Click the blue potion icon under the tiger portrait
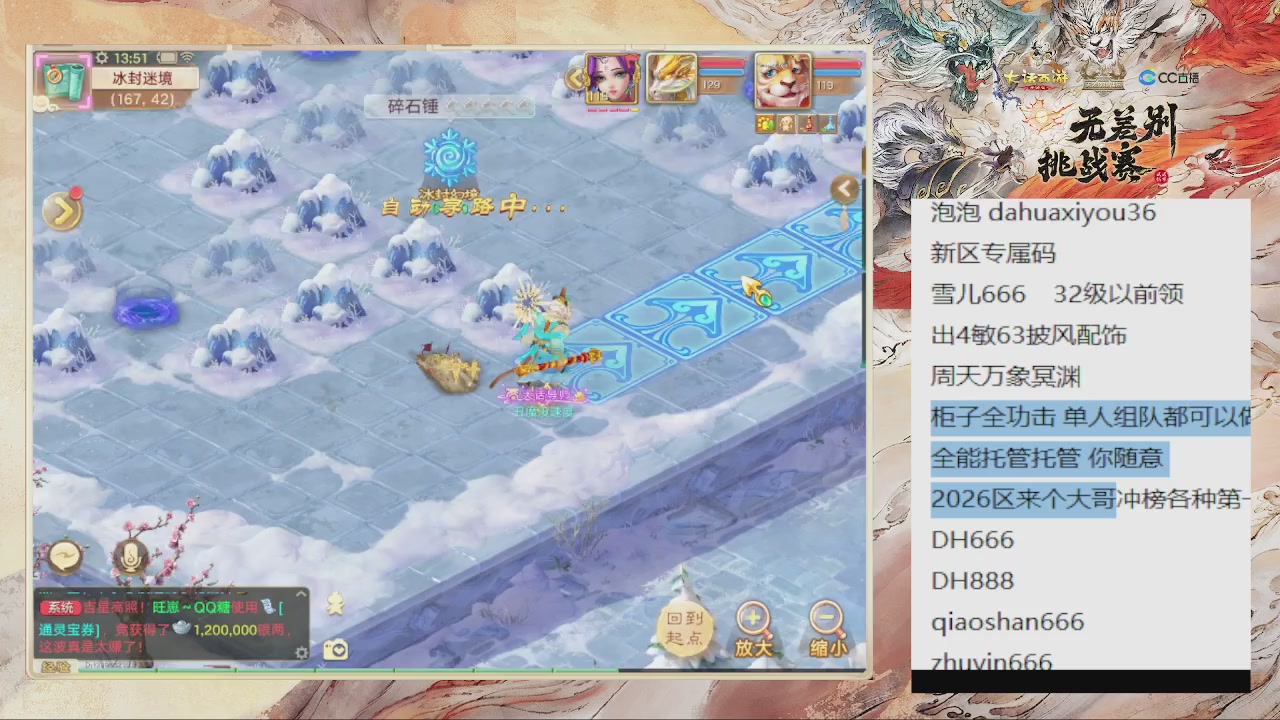 click(x=827, y=123)
